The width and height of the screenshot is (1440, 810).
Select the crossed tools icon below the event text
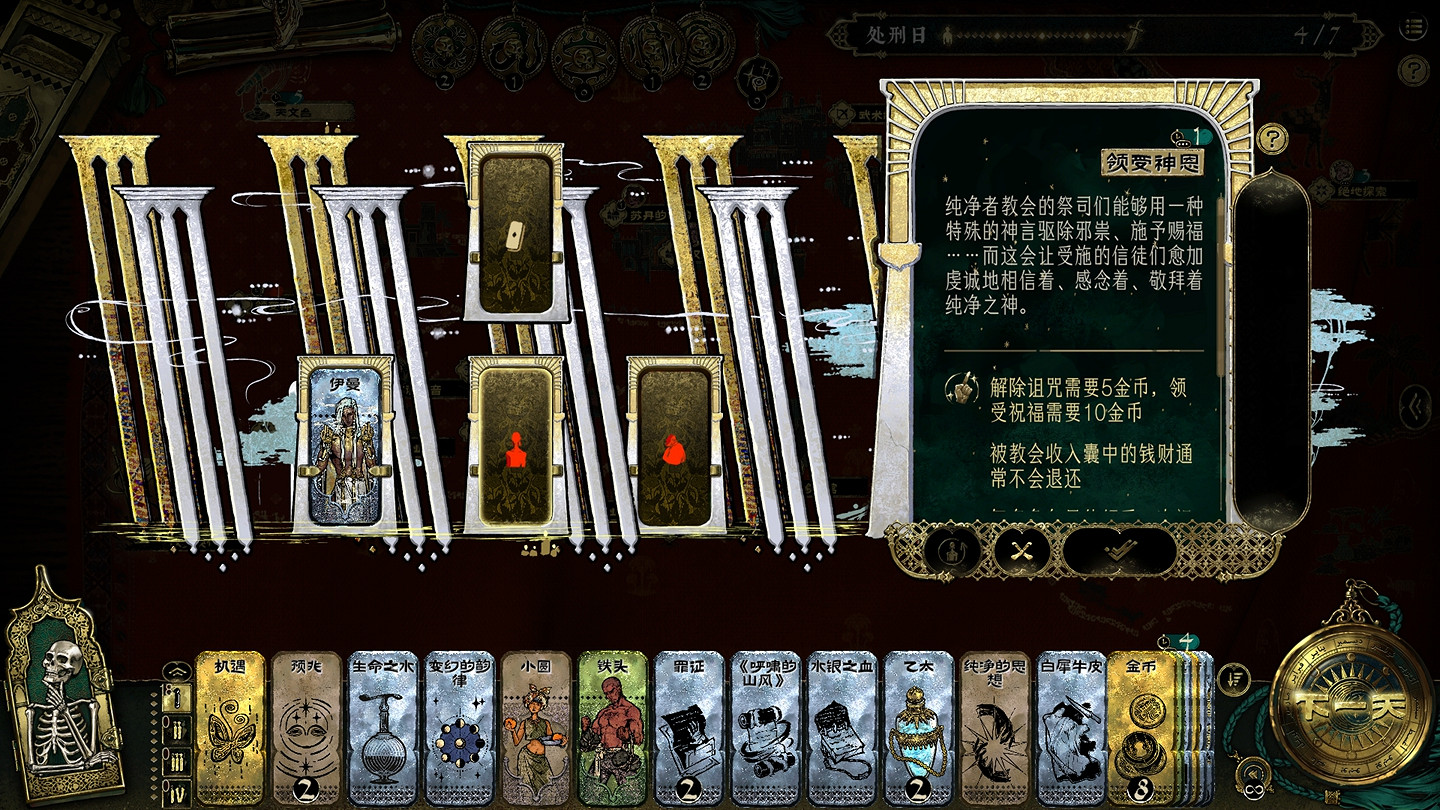pyautogui.click(x=1020, y=551)
